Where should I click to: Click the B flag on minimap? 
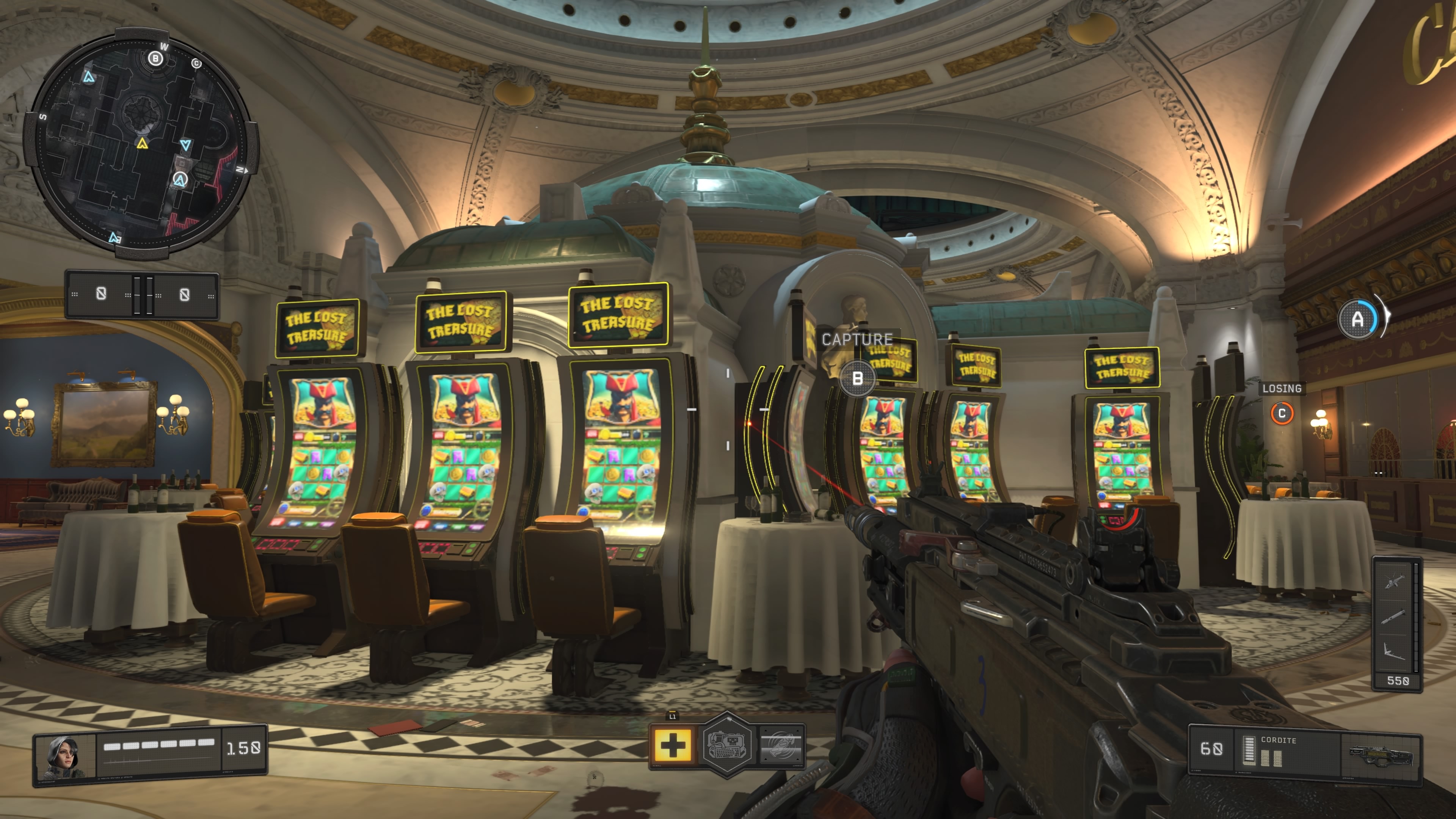tap(155, 58)
